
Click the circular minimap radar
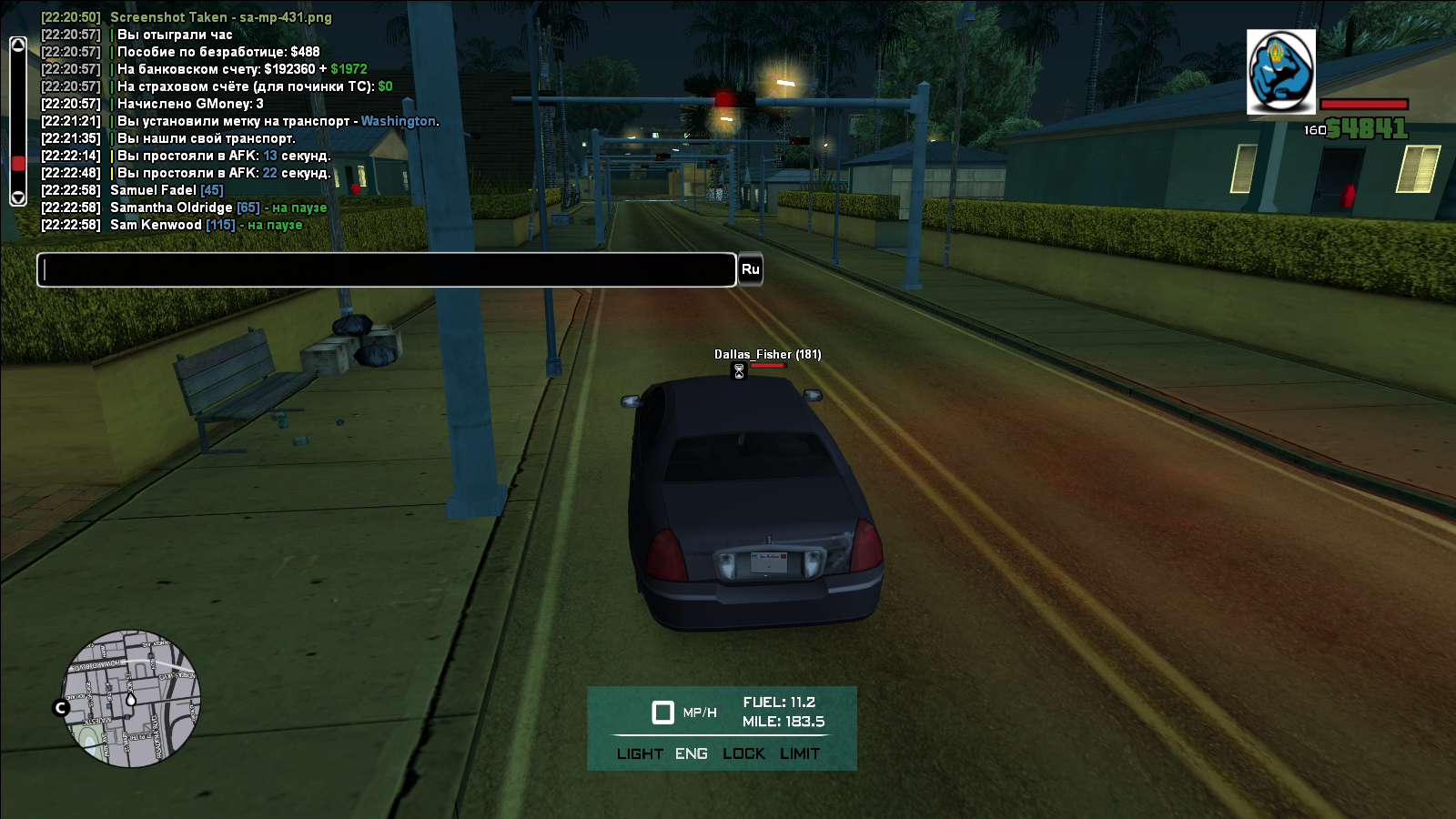pos(131,698)
